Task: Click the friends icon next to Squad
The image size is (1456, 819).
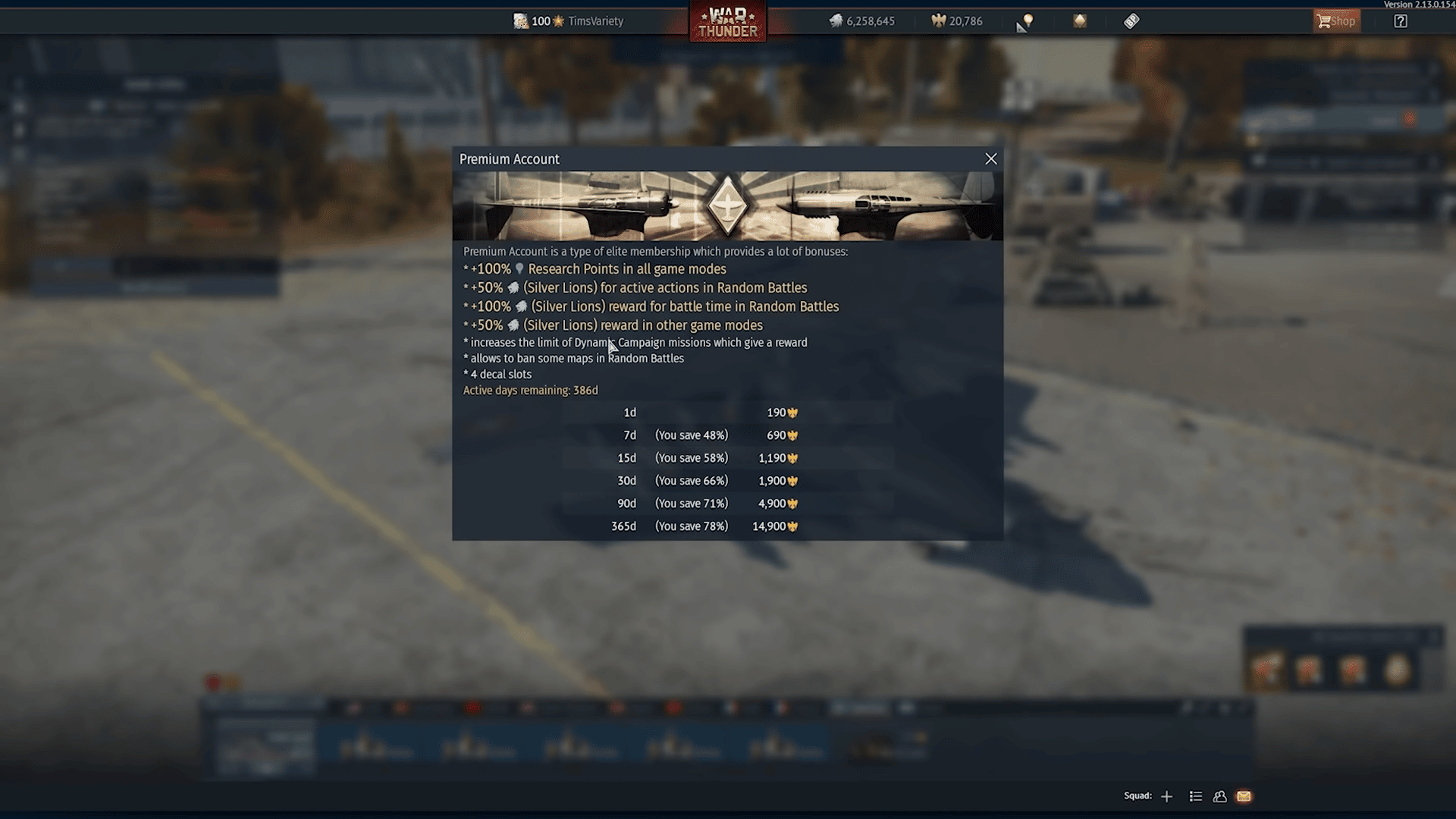Action: tap(1220, 796)
